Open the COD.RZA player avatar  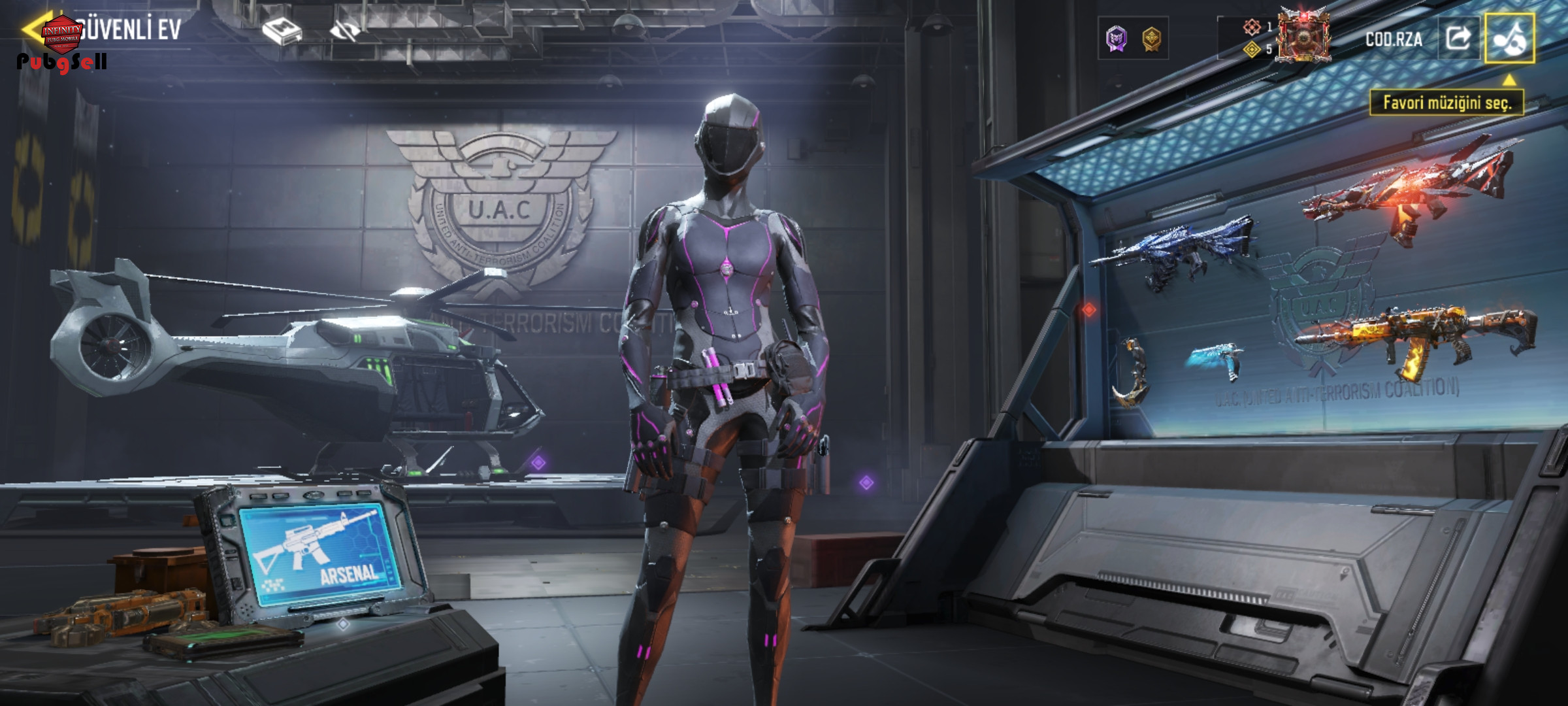coord(1304,37)
